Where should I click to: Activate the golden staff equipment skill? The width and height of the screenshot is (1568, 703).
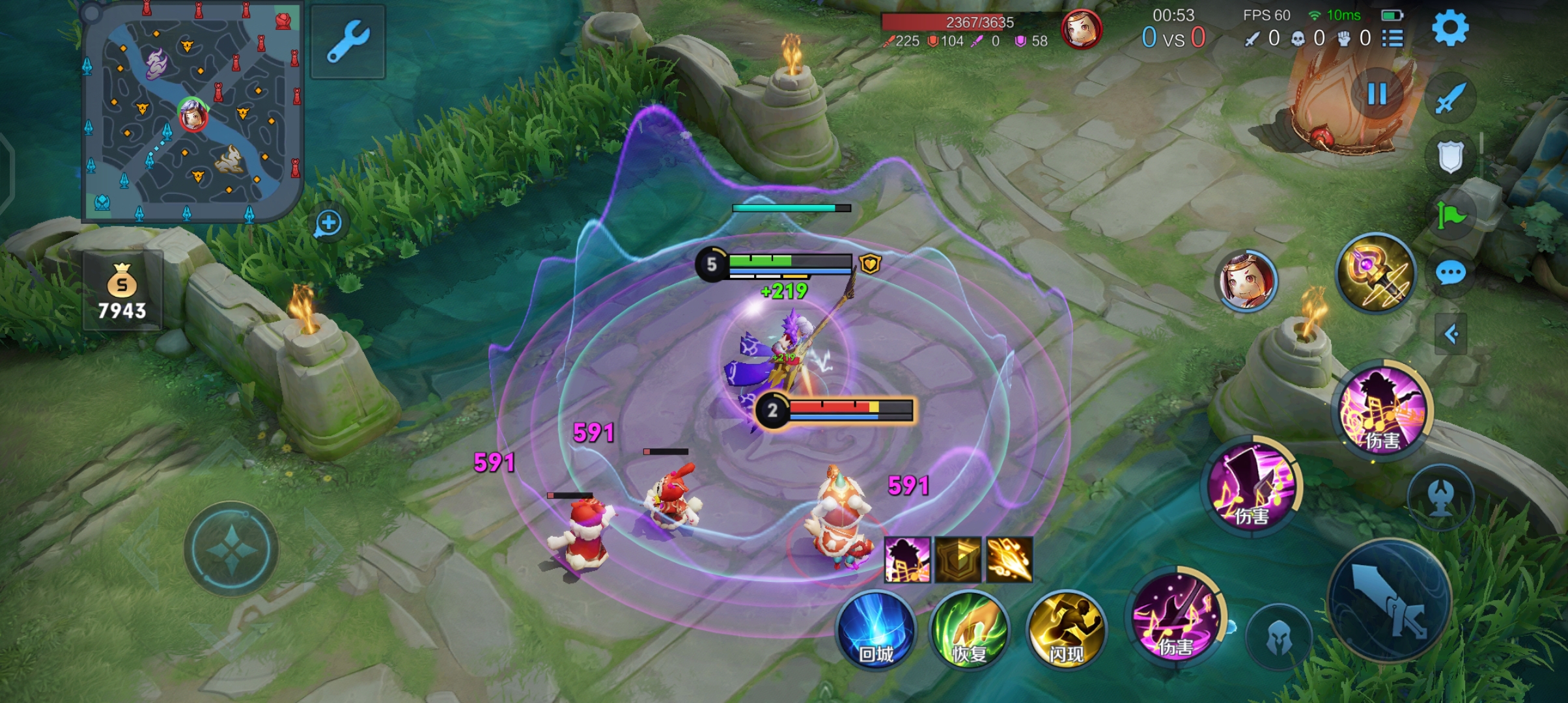click(1376, 273)
